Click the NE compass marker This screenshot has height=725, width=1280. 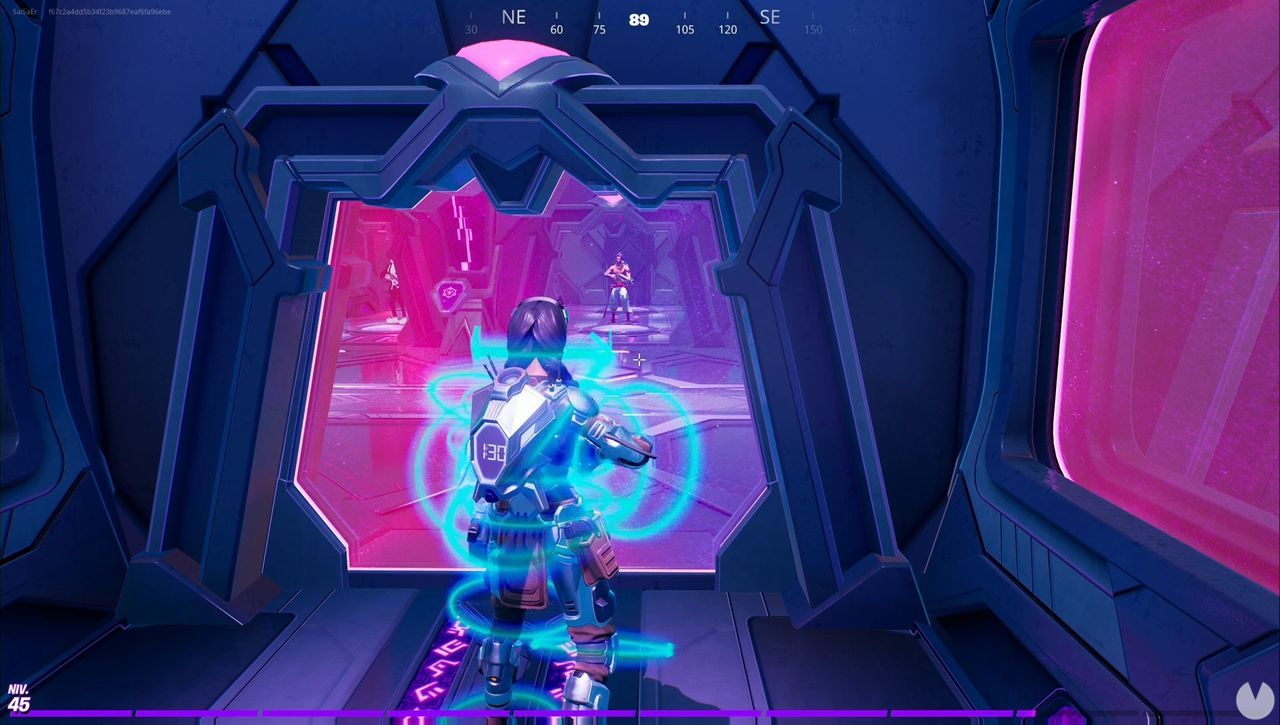[513, 17]
